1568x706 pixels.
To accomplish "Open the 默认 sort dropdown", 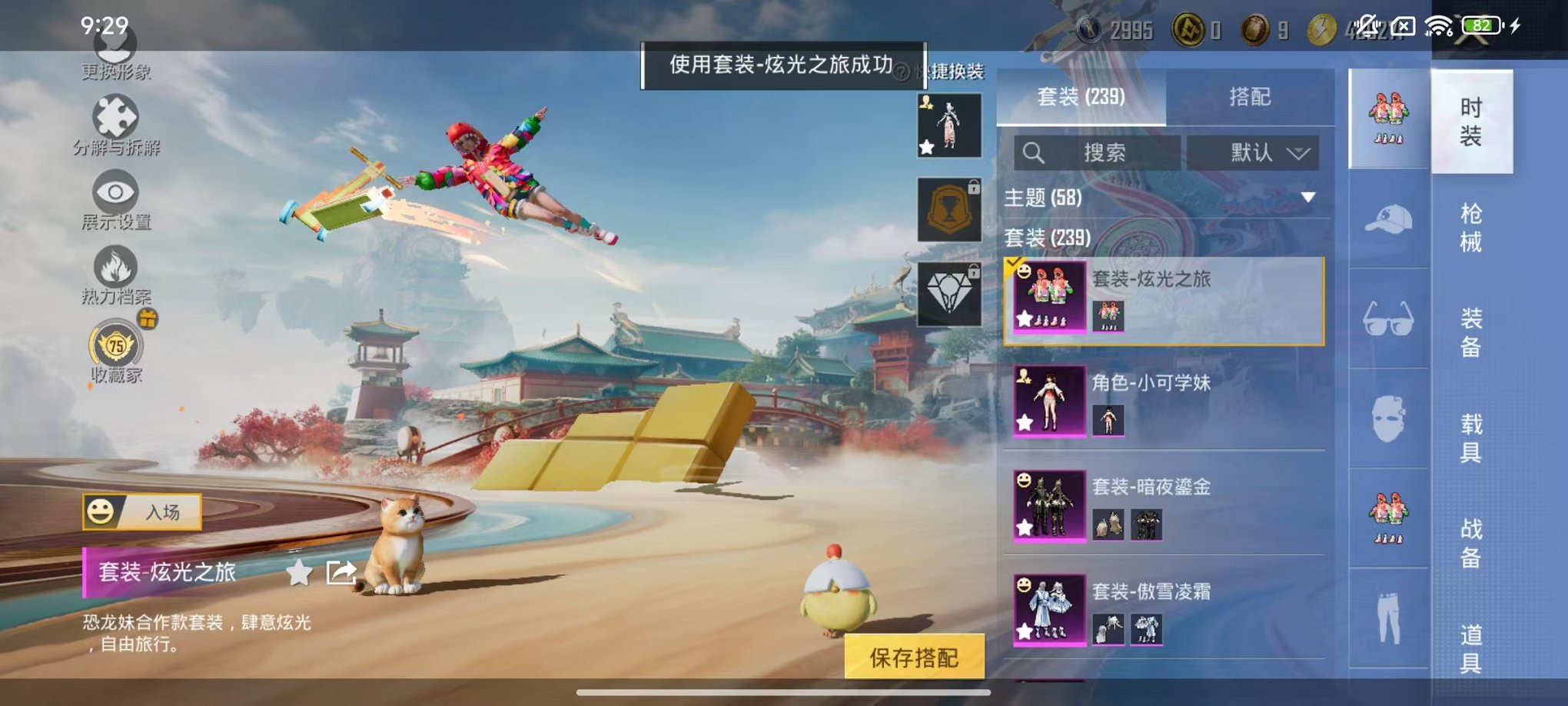I will coord(1254,152).
